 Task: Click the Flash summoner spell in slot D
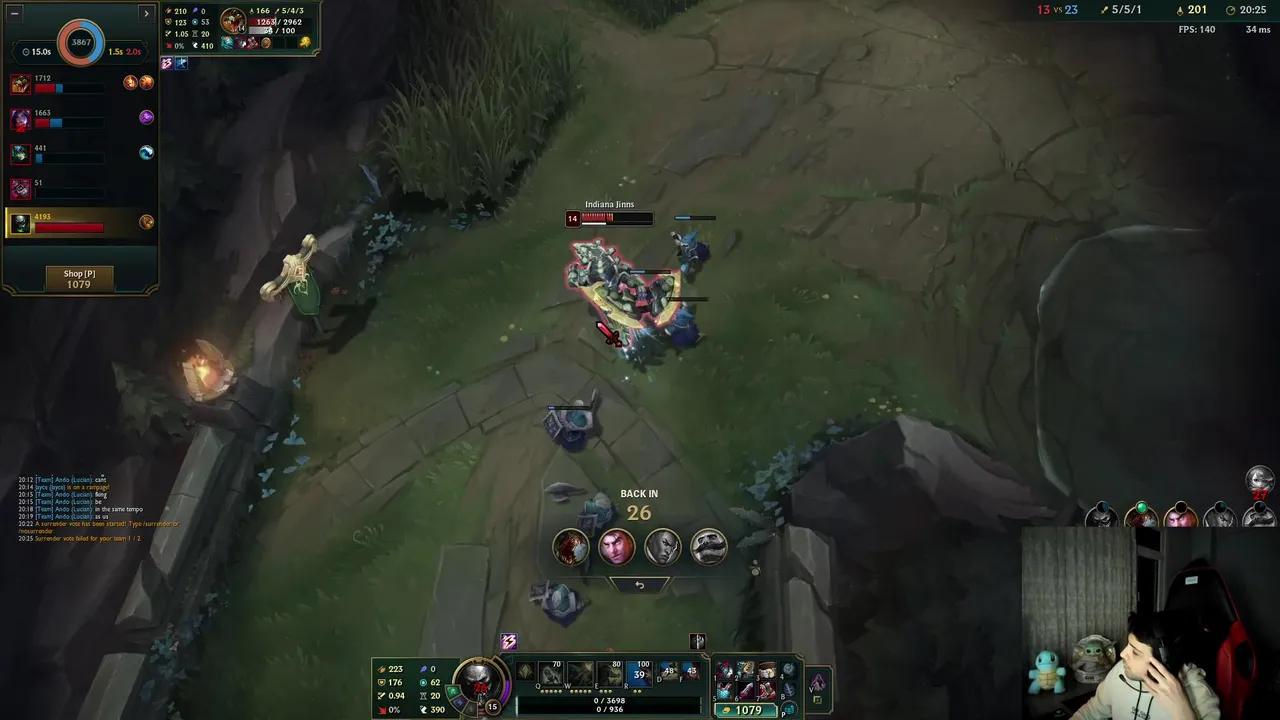tap(667, 672)
